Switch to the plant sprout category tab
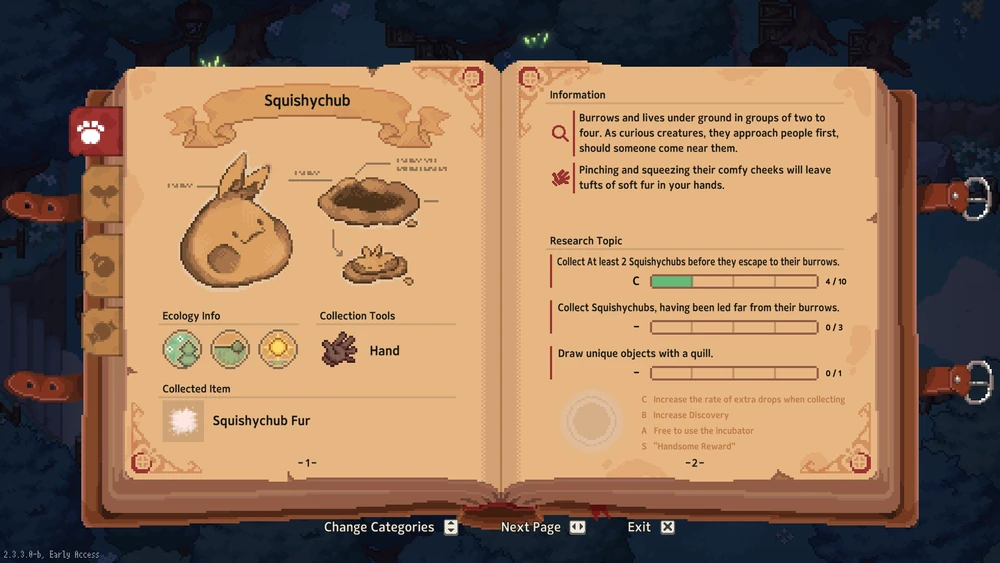Image resolution: width=1000 pixels, height=563 pixels. [x=102, y=195]
